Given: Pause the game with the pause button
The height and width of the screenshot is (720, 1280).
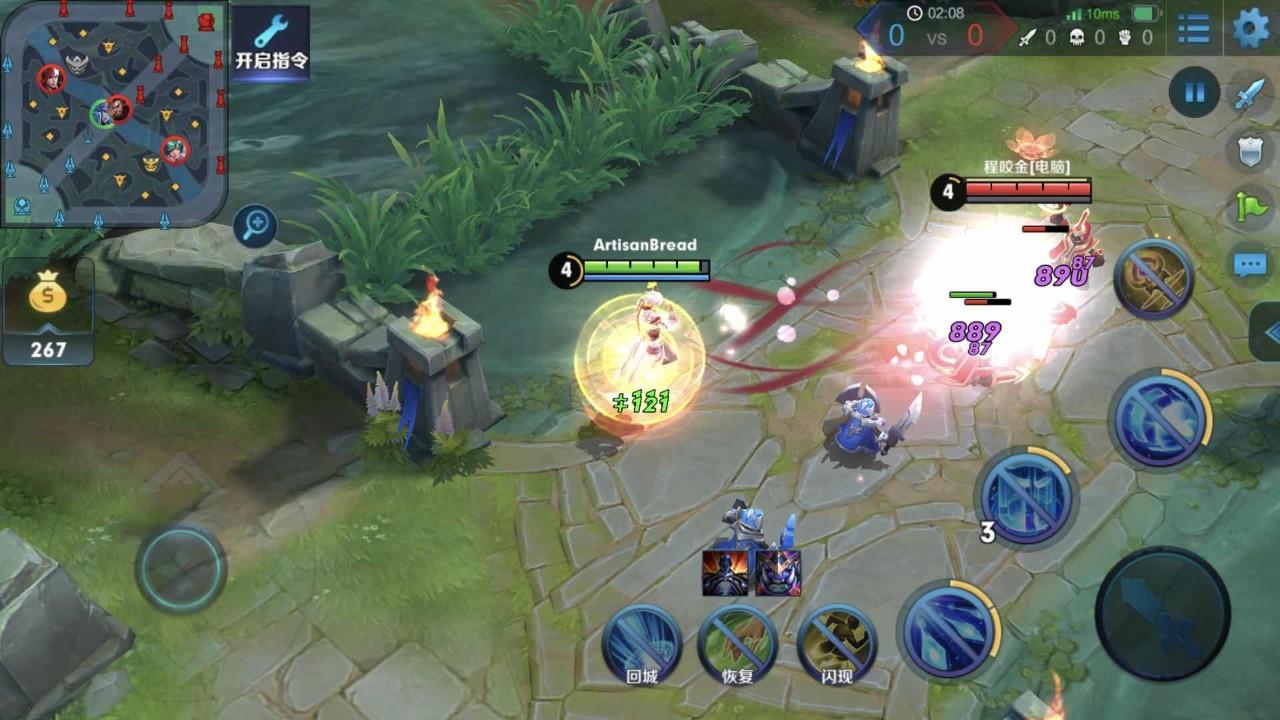Looking at the screenshot, I should (x=1194, y=93).
